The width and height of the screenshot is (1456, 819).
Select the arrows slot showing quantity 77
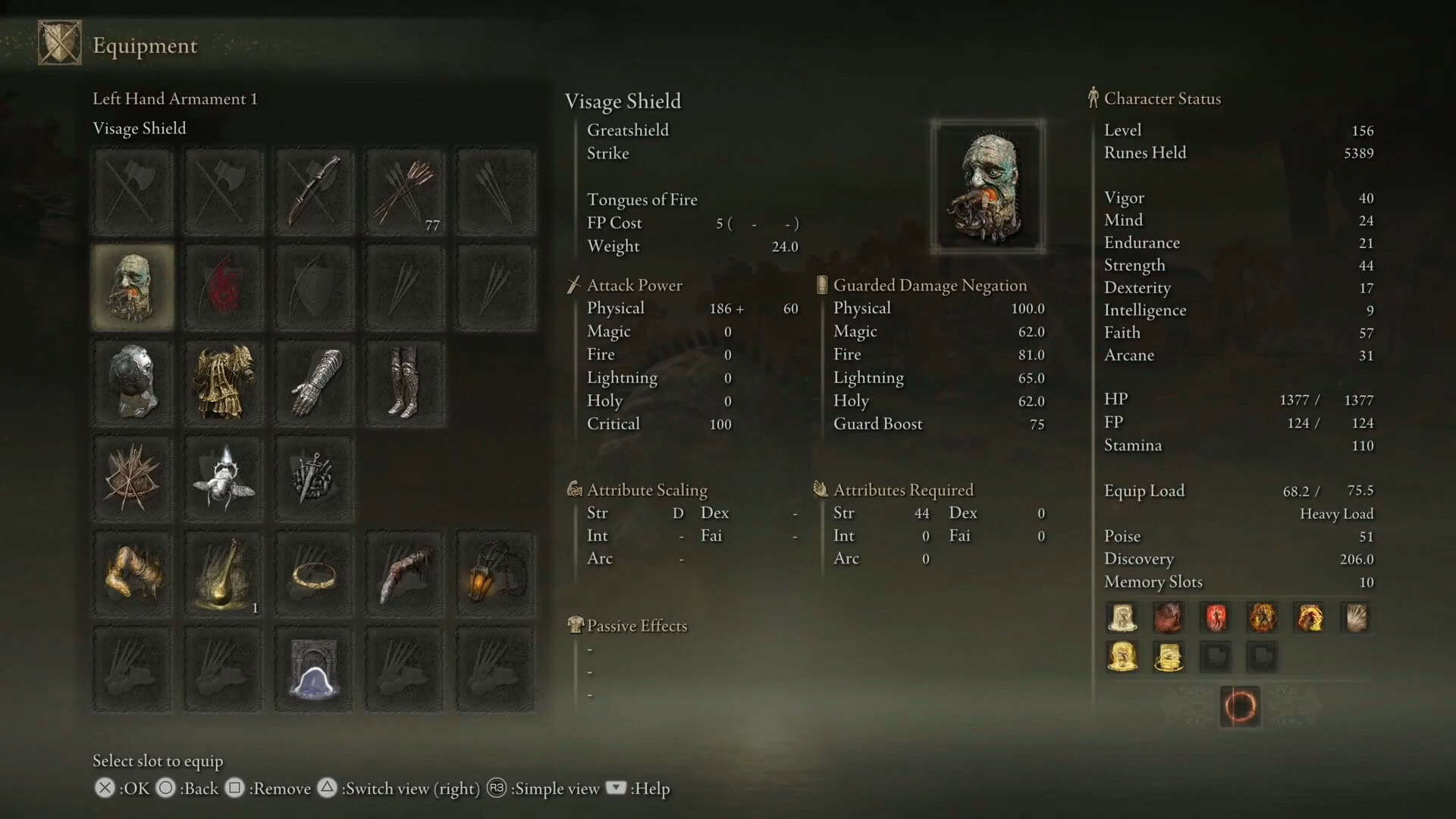[405, 190]
